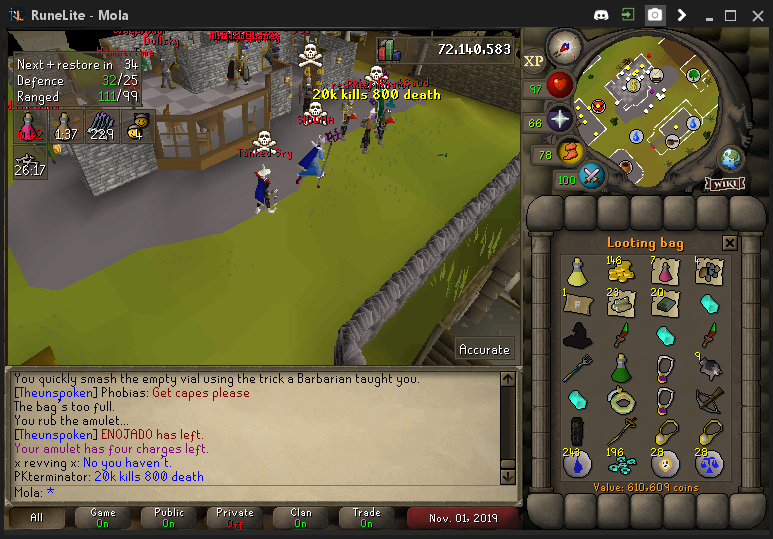The width and height of the screenshot is (773, 539).
Task: Select the blue water rune stack
Action: 577,463
